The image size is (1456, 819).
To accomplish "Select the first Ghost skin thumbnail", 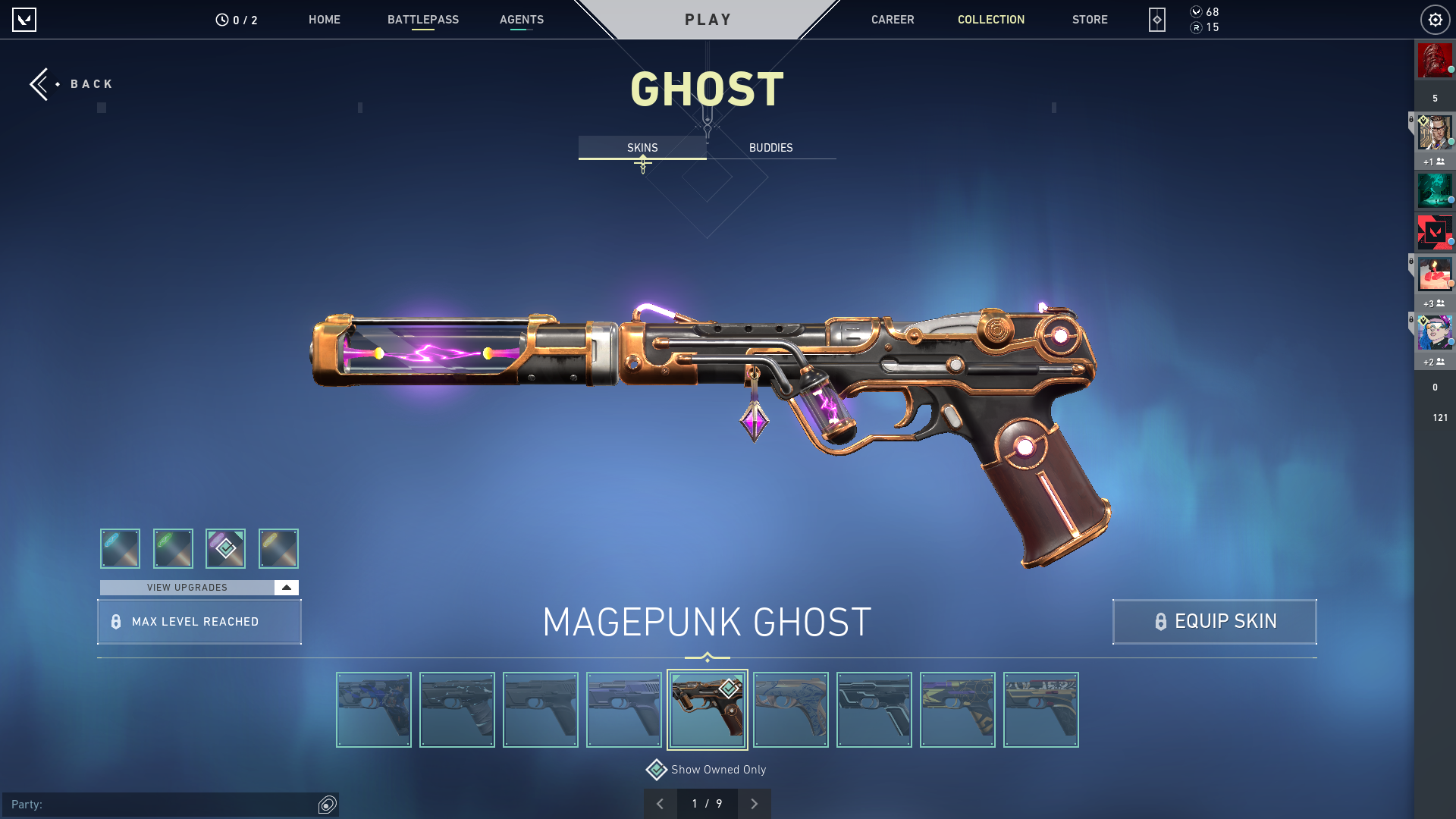I will (x=373, y=709).
